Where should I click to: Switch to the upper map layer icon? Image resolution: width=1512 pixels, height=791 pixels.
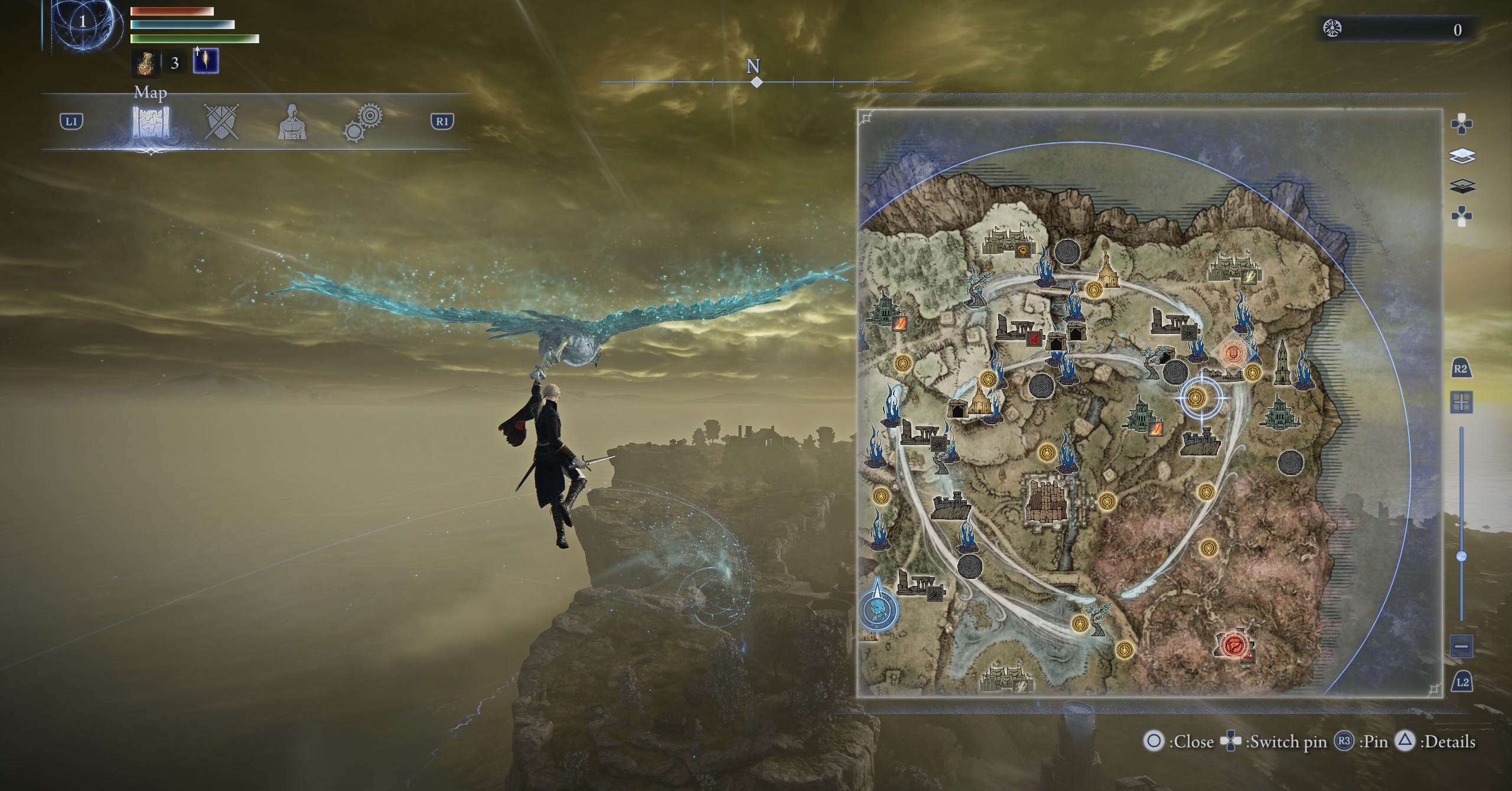(1462, 156)
